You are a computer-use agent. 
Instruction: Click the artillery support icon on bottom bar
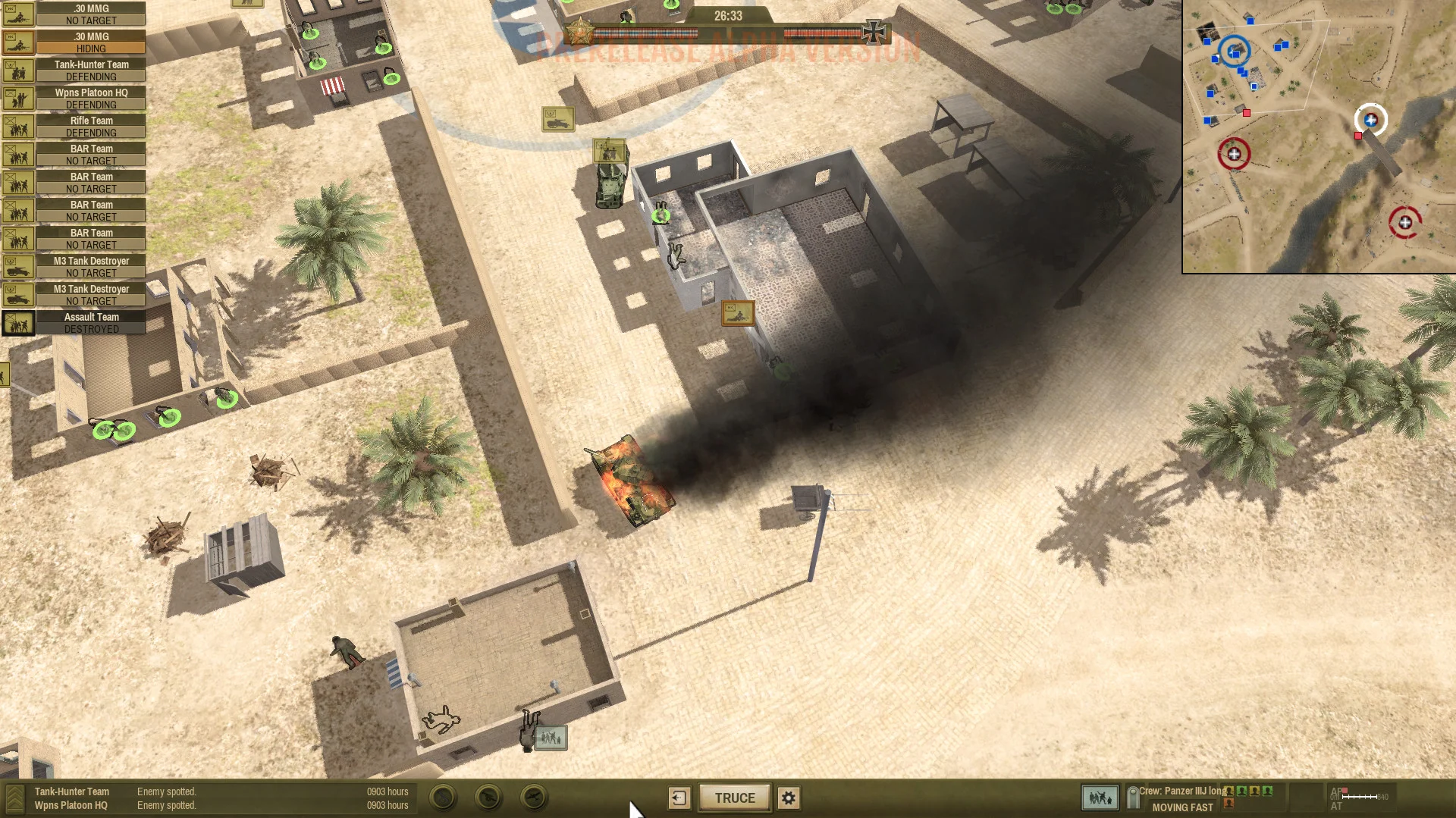488,798
